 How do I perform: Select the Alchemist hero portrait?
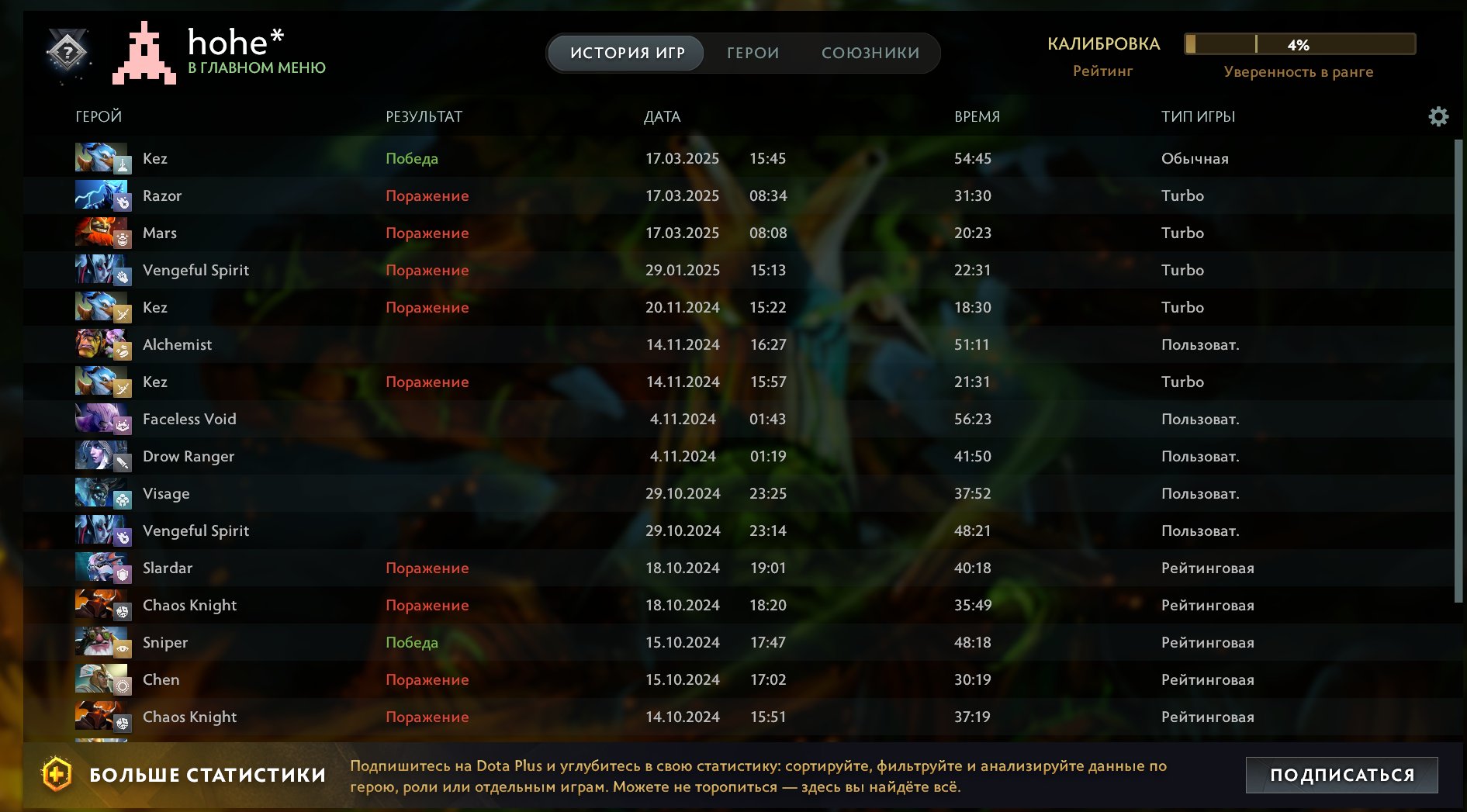tap(102, 344)
